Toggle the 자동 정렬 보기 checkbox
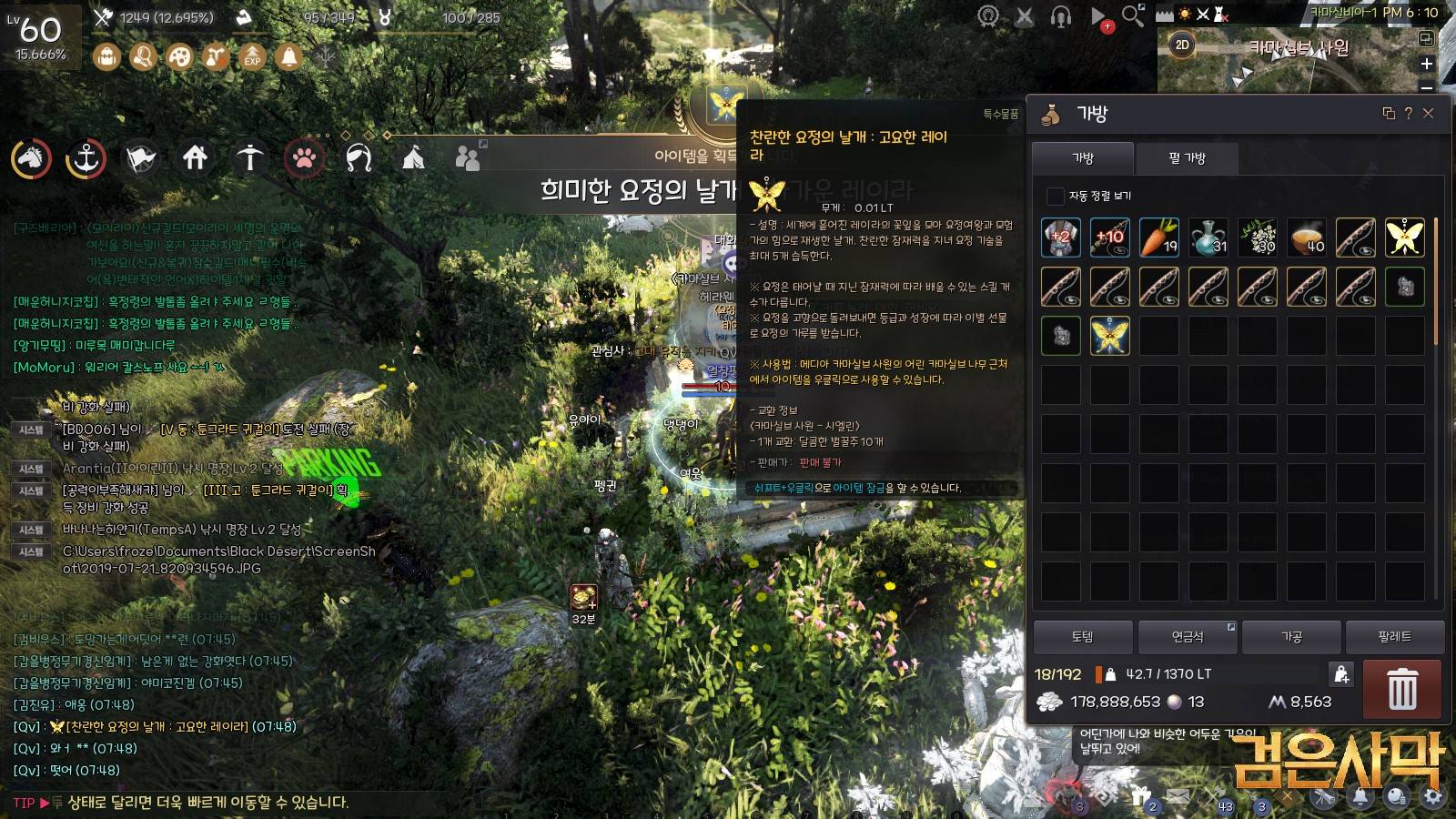Viewport: 1456px width, 819px height. [1055, 196]
